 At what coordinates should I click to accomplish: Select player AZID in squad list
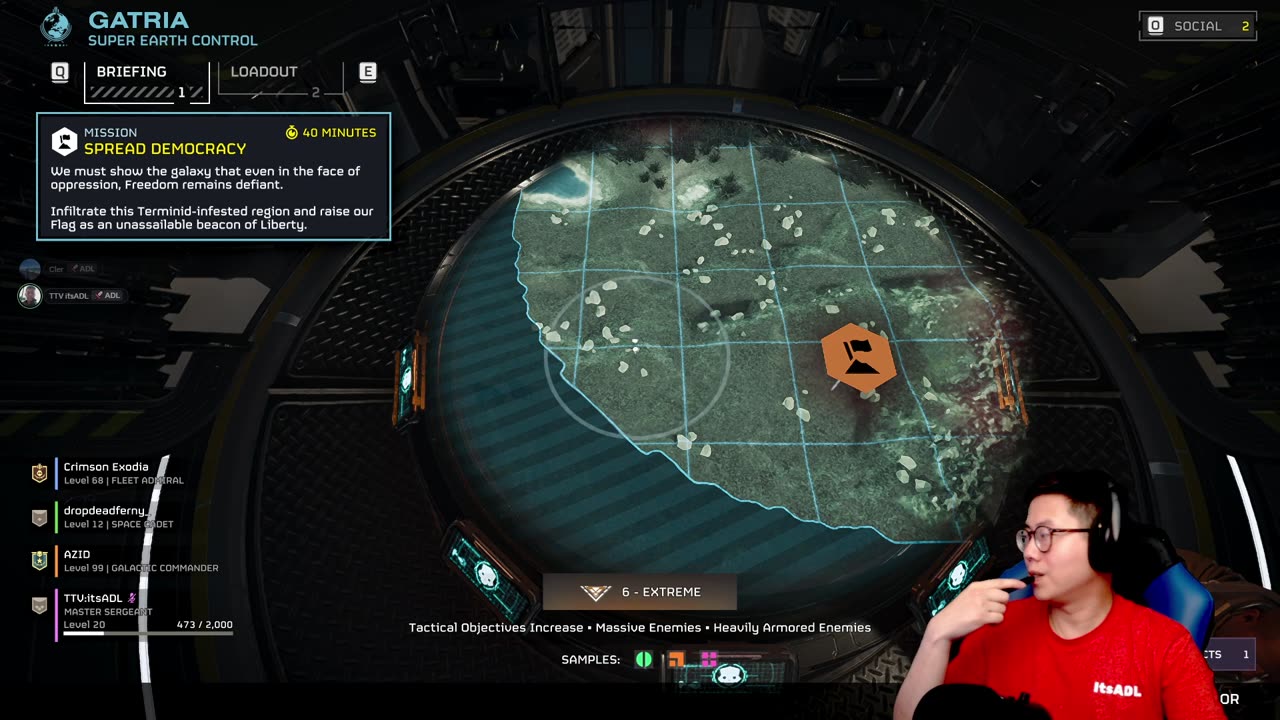coord(78,560)
